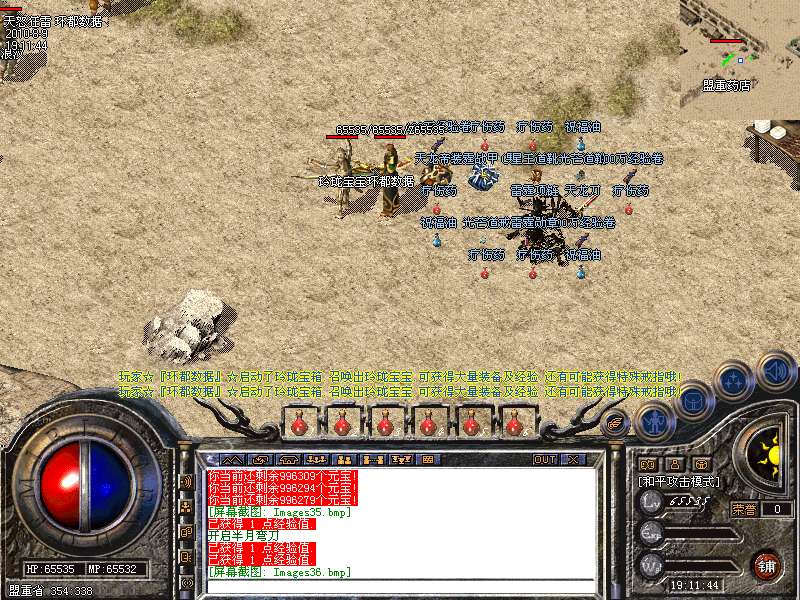Click the chat text input line

(x=400, y=584)
